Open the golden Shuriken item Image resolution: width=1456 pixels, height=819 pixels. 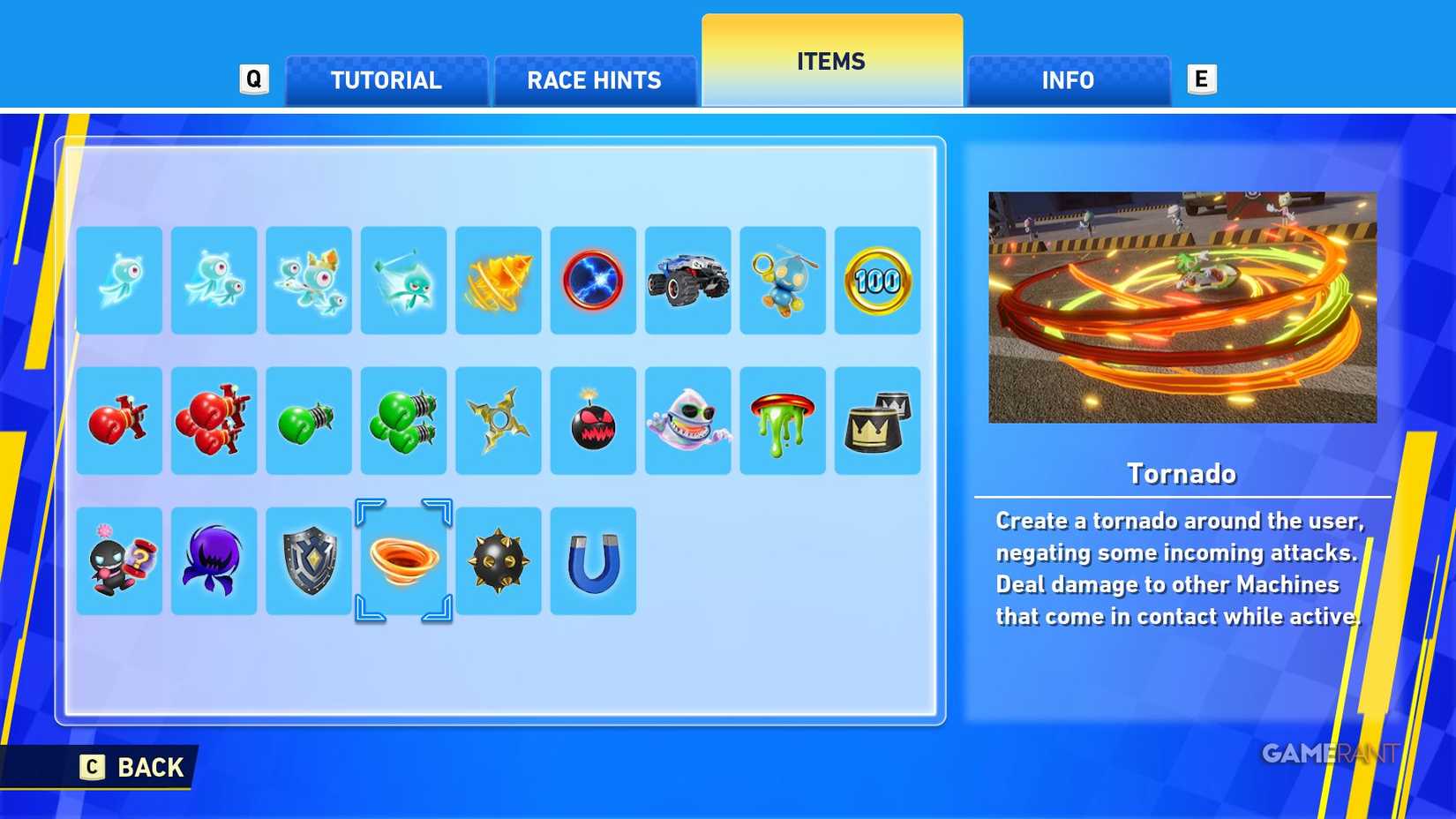coord(499,420)
